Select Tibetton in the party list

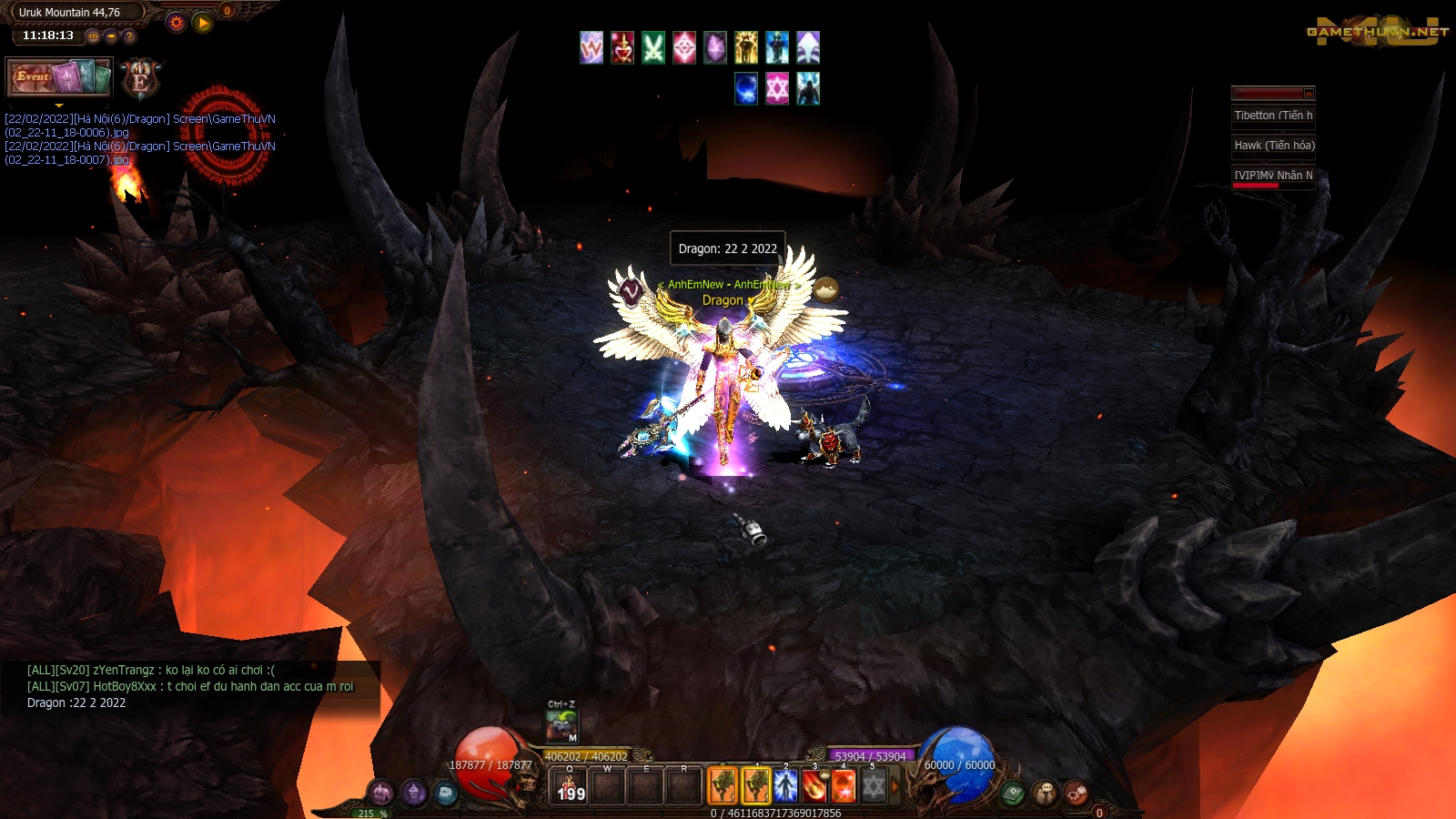1274,115
